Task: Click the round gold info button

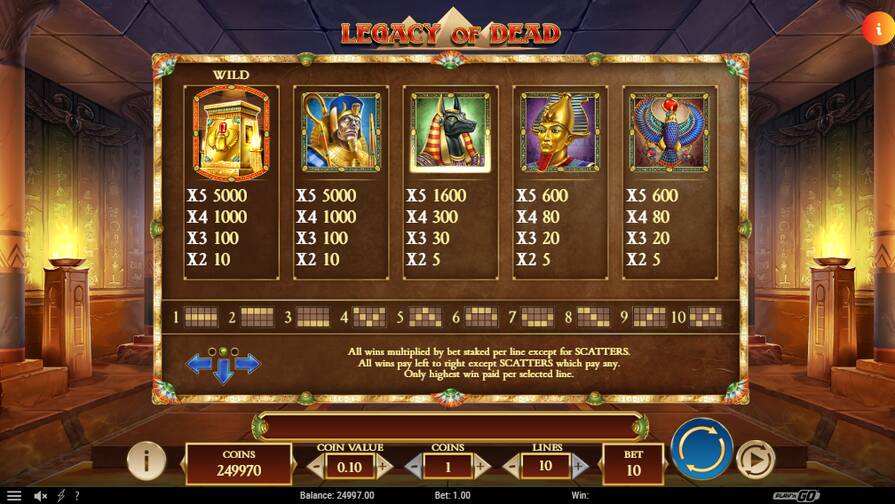Action: click(x=147, y=461)
